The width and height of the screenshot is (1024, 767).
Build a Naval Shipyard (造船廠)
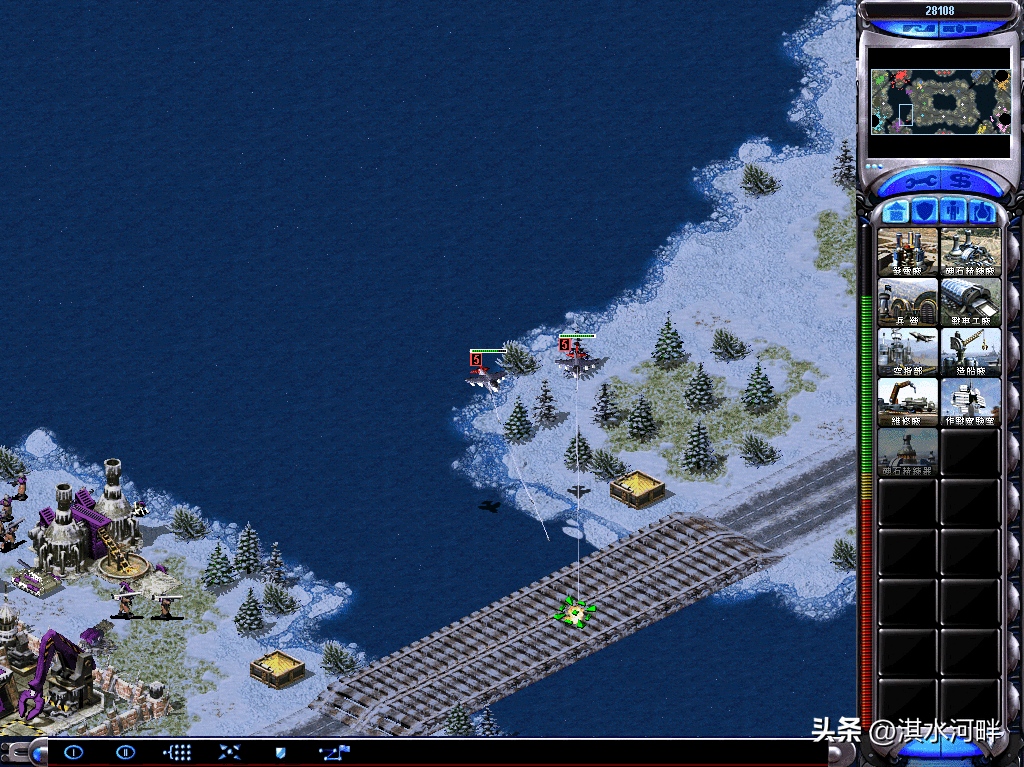pyautogui.click(x=970, y=351)
